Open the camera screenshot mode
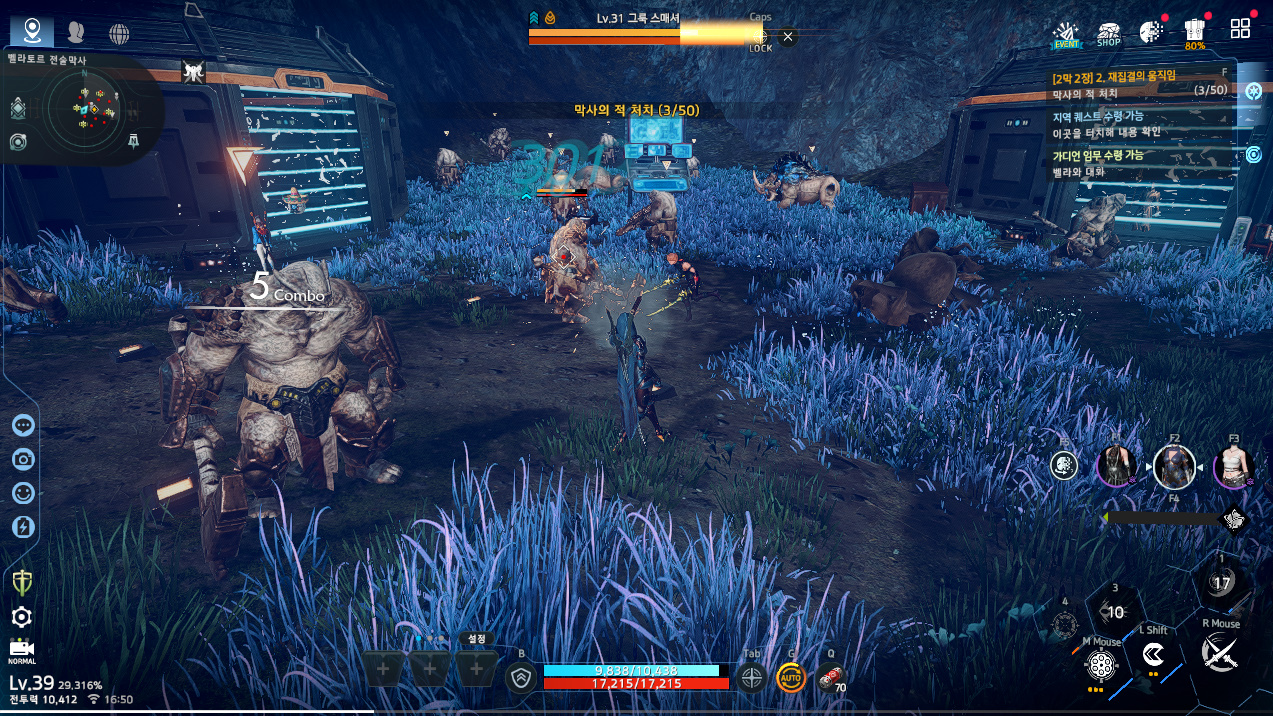Screen dimensions: 1273x716 tap(24, 459)
